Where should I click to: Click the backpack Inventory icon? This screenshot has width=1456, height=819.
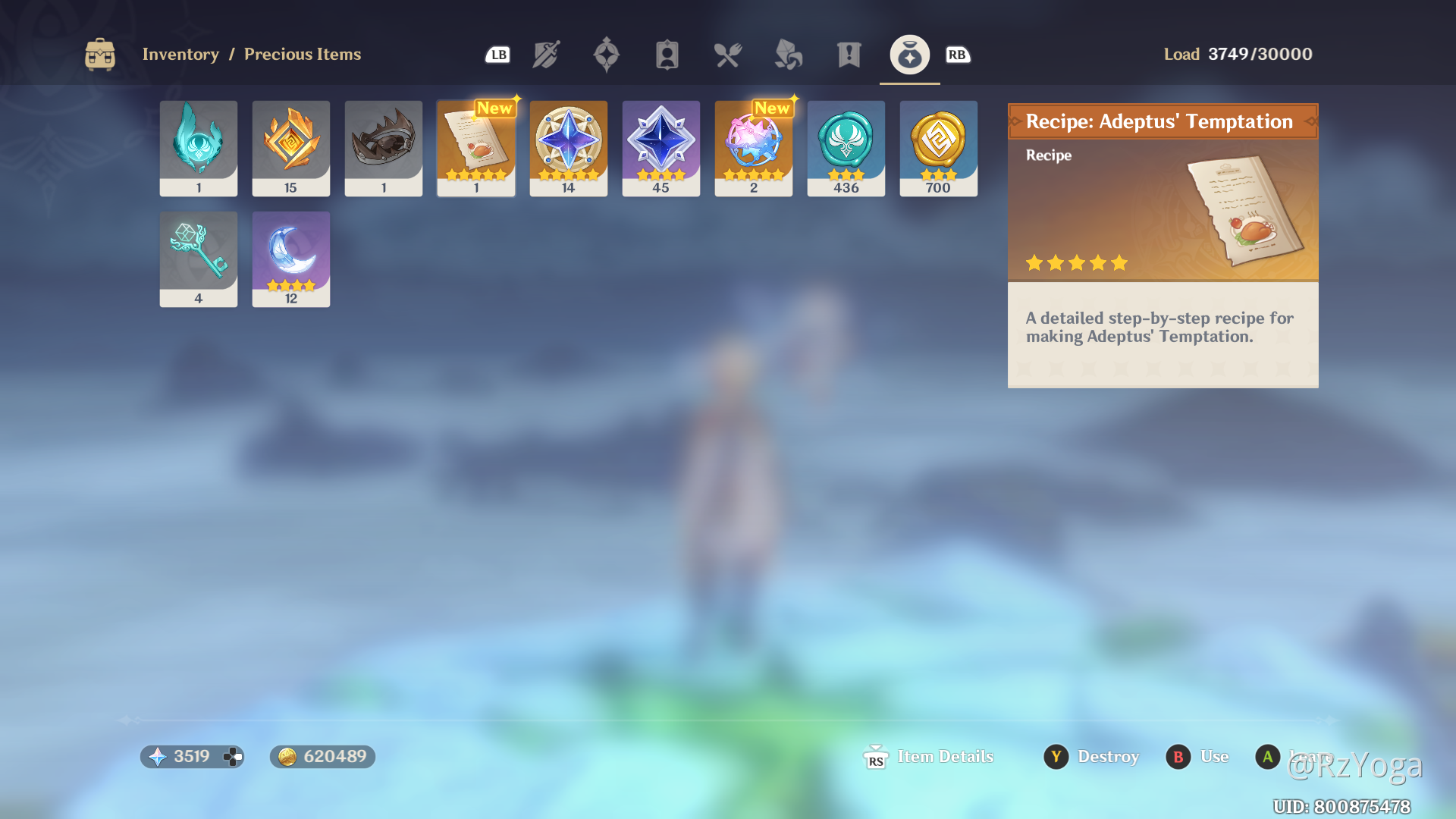tap(99, 54)
